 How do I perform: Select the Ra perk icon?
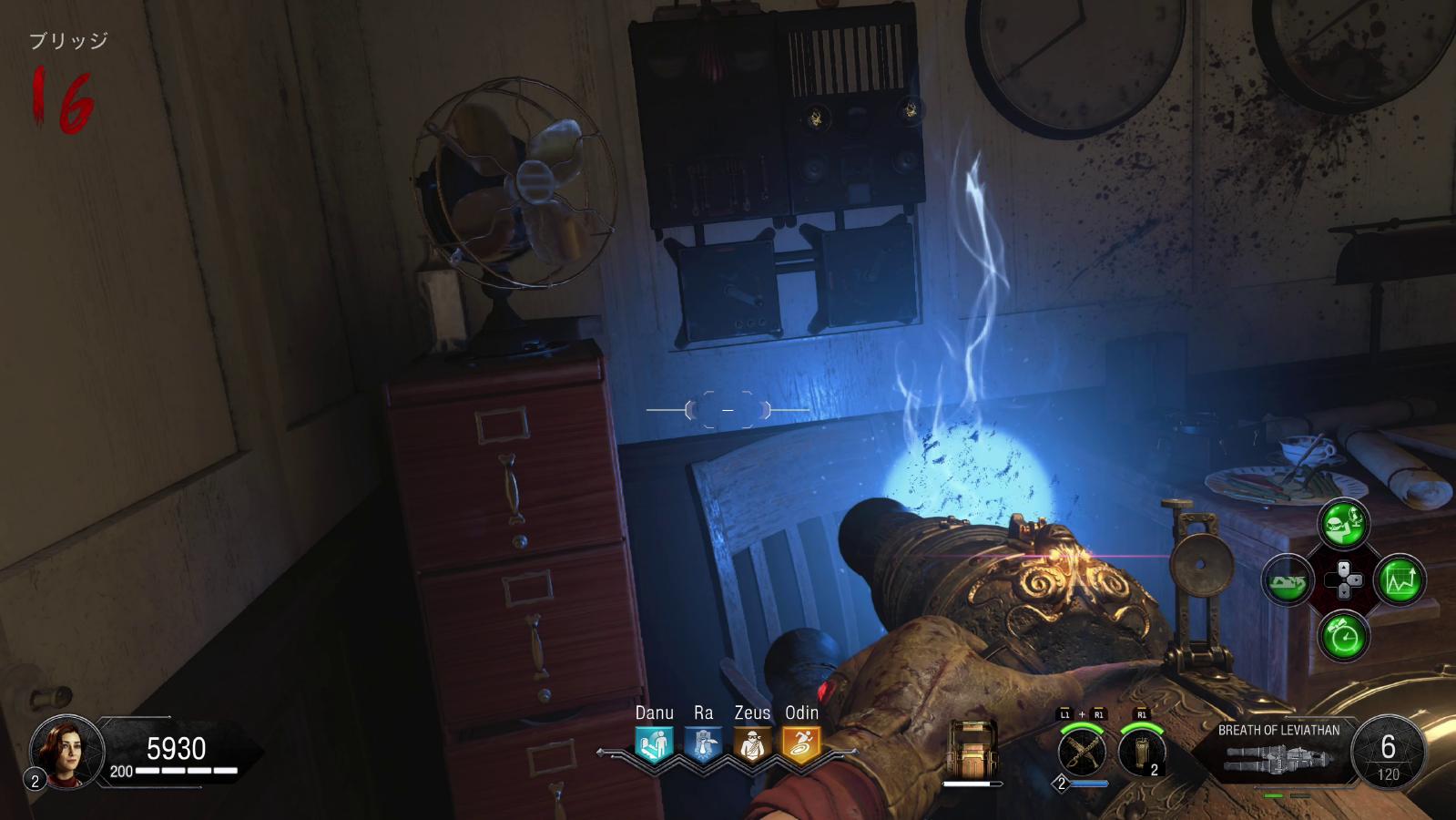coord(703,744)
